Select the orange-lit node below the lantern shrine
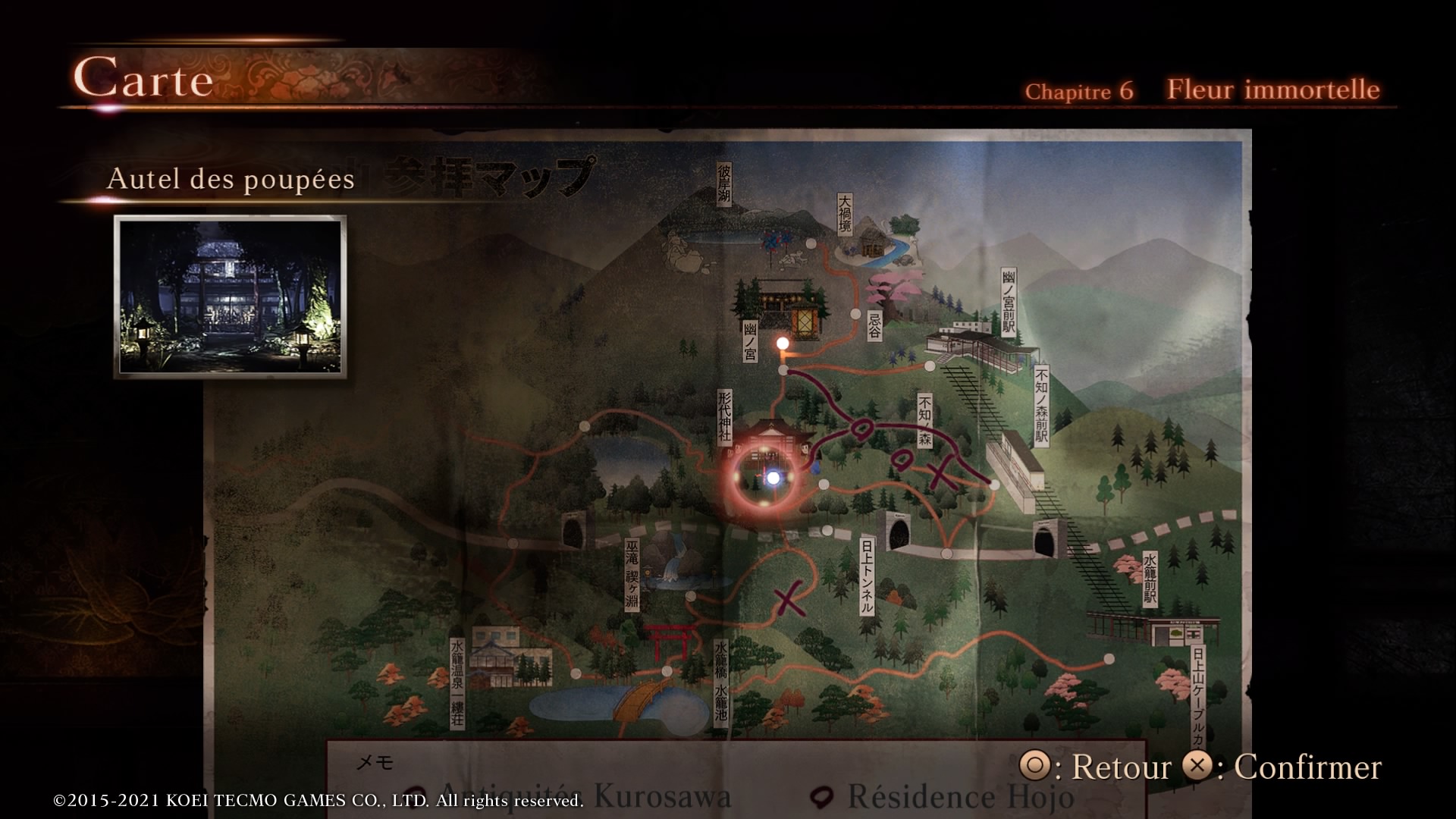 coord(783,344)
